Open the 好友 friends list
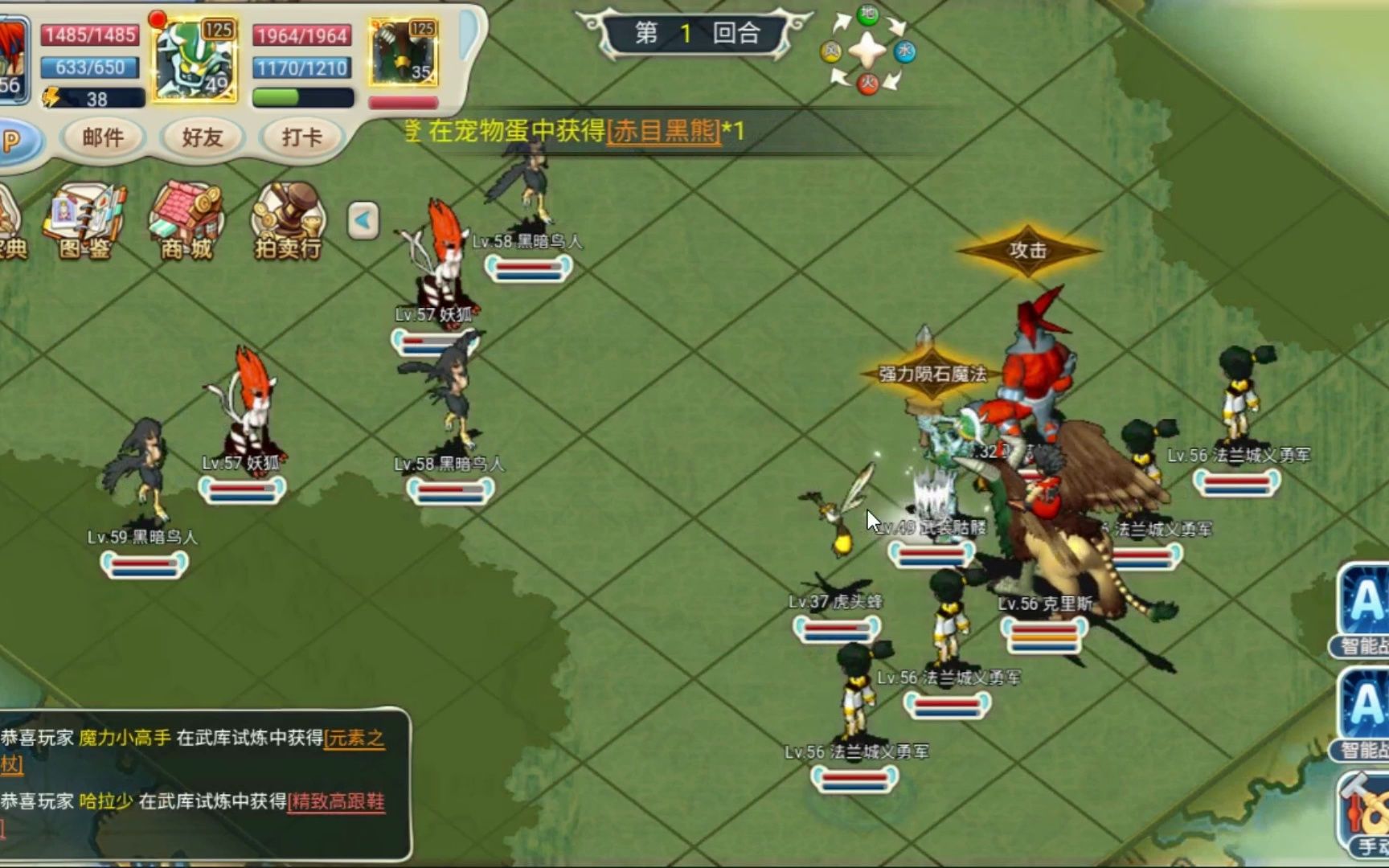The height and width of the screenshot is (868, 1389). point(202,137)
